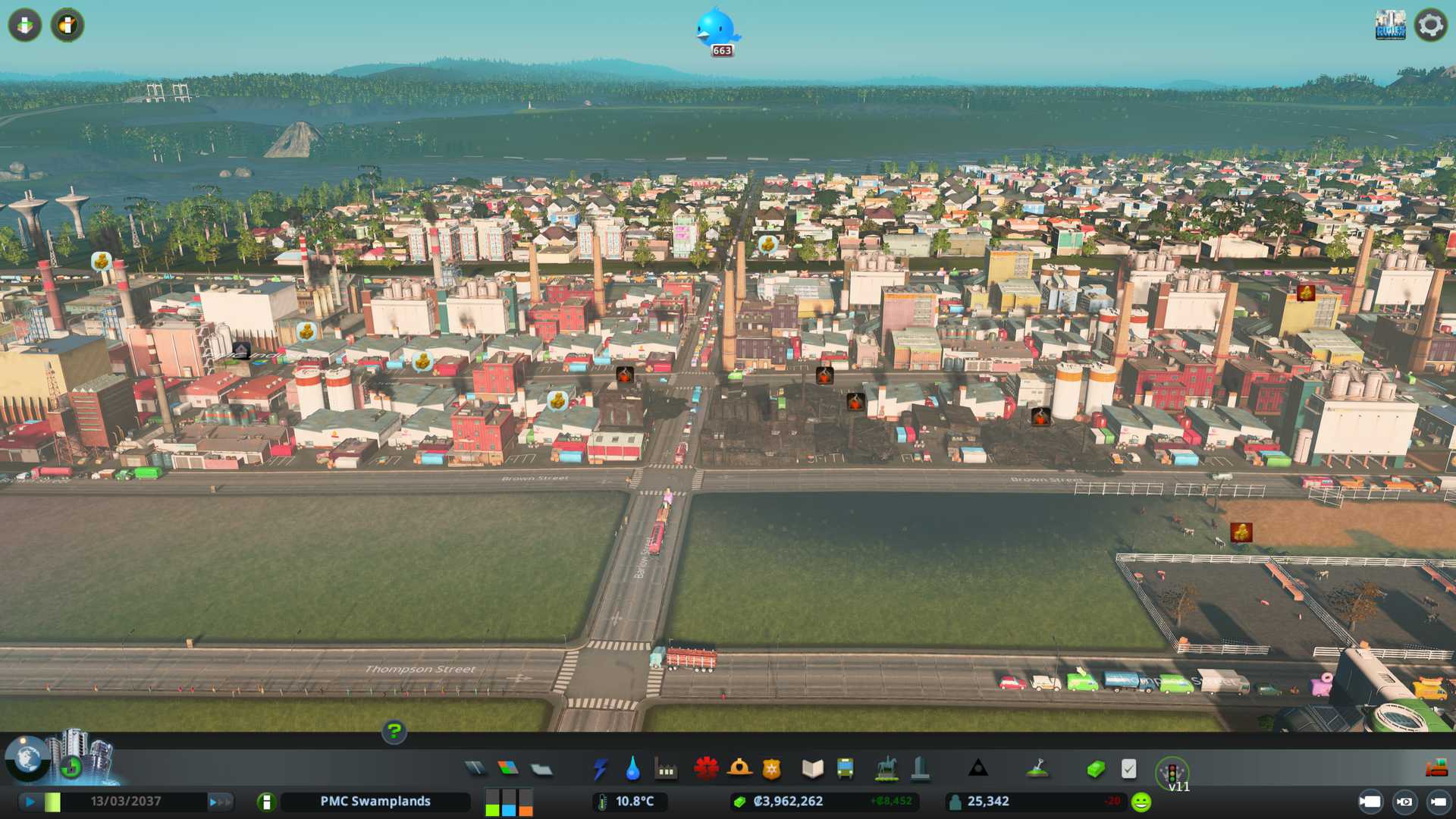Open the Public Transport bus menu

tap(845, 769)
